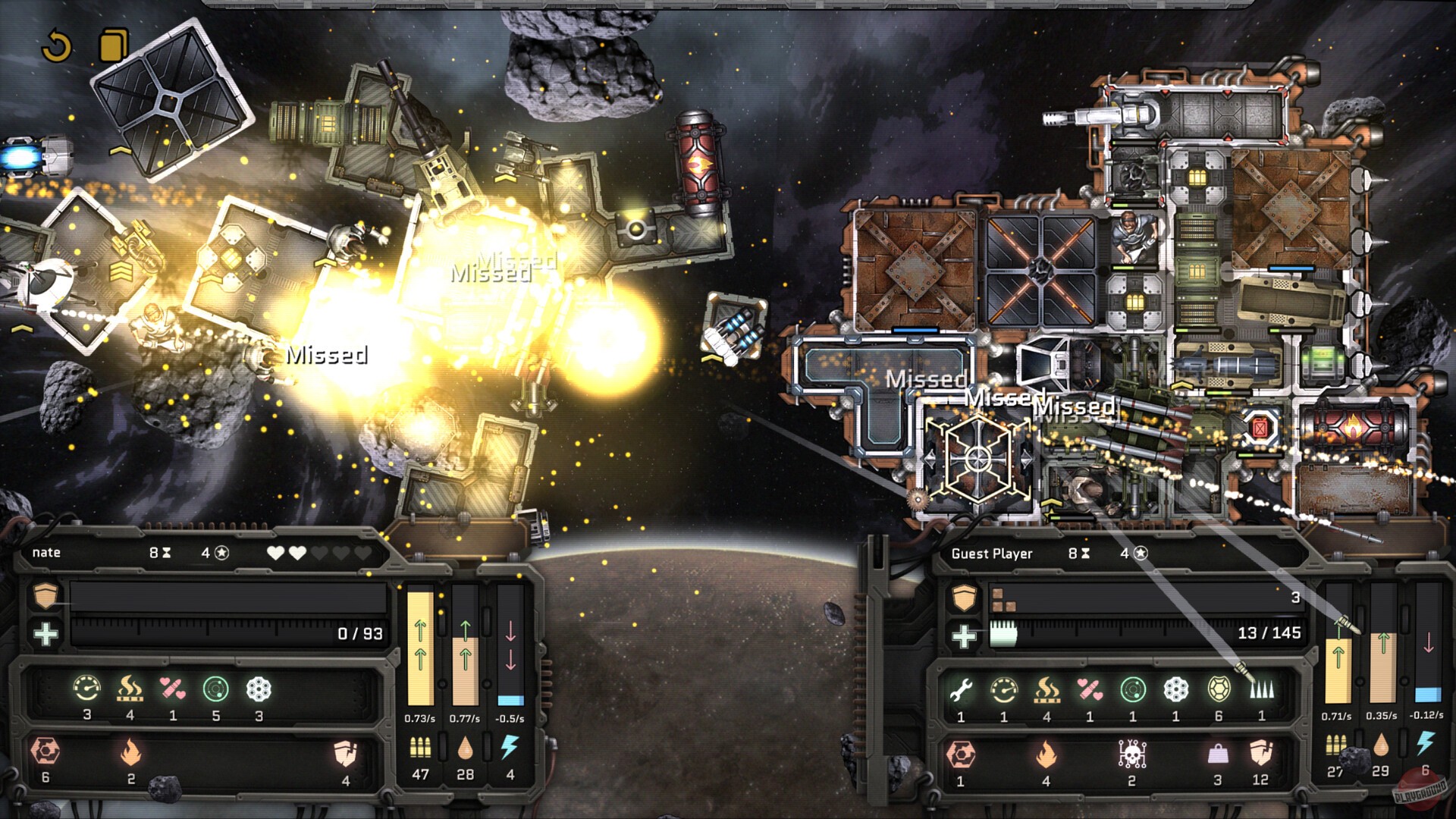This screenshot has height=819, width=1456.
Task: Select the wrench repair icon
Action: point(961,689)
